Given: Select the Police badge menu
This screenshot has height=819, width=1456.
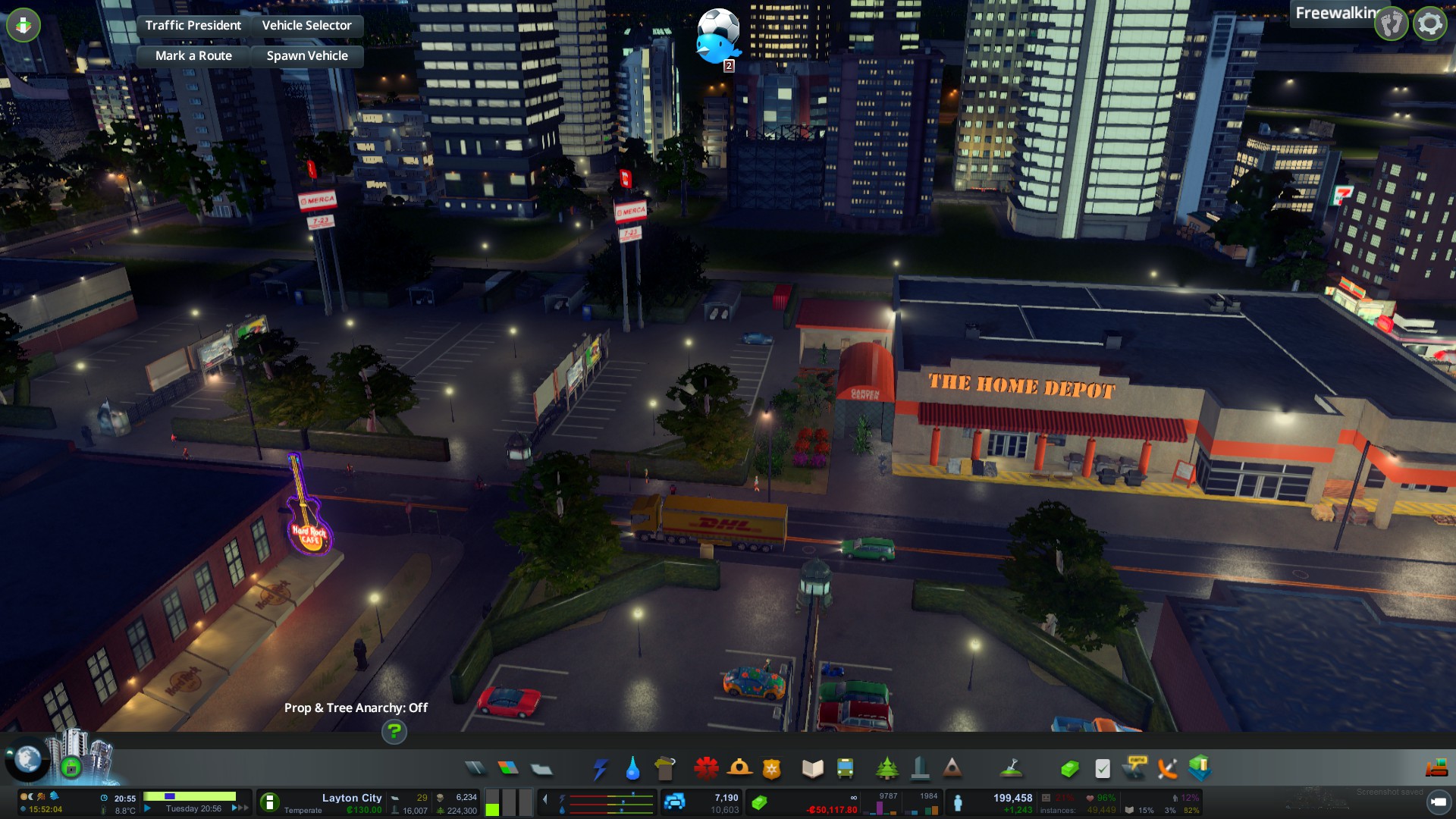Looking at the screenshot, I should point(771,769).
